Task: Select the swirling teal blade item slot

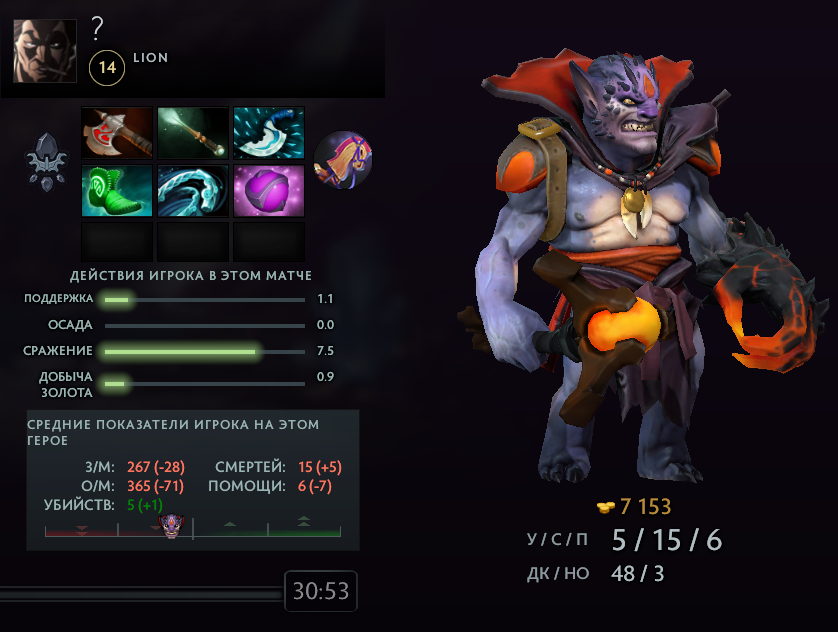Action: (x=193, y=190)
